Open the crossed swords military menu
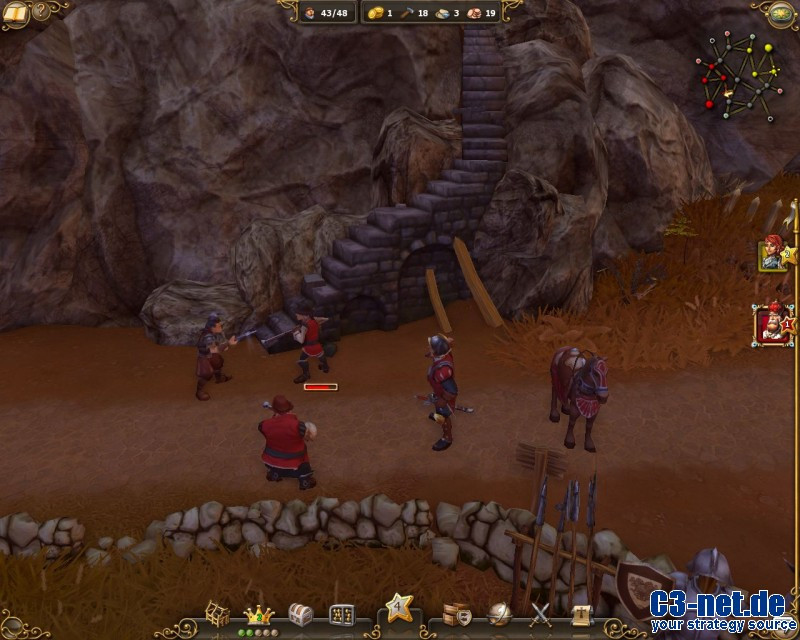The width and height of the screenshot is (800, 640). [x=541, y=614]
